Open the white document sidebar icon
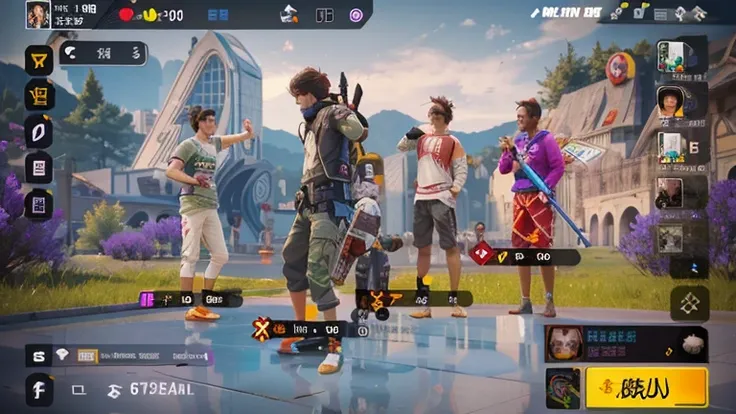The width and height of the screenshot is (736, 414). point(39,167)
